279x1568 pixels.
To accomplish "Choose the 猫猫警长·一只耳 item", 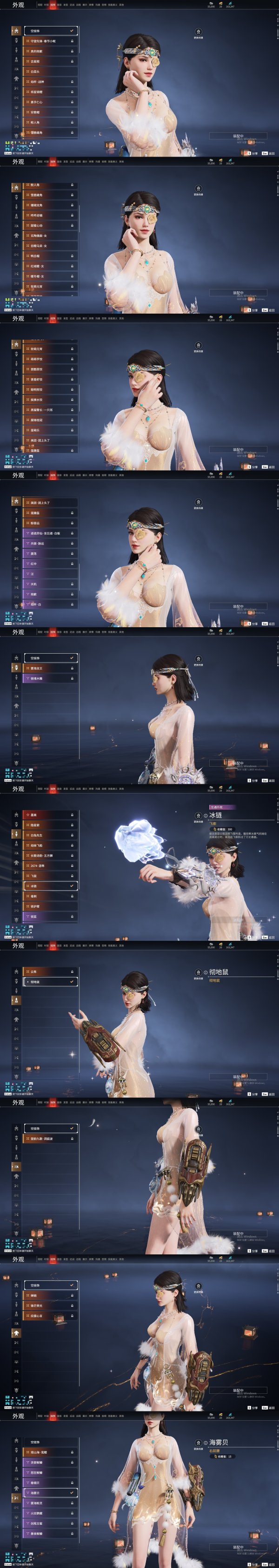I will [x=50, y=410].
